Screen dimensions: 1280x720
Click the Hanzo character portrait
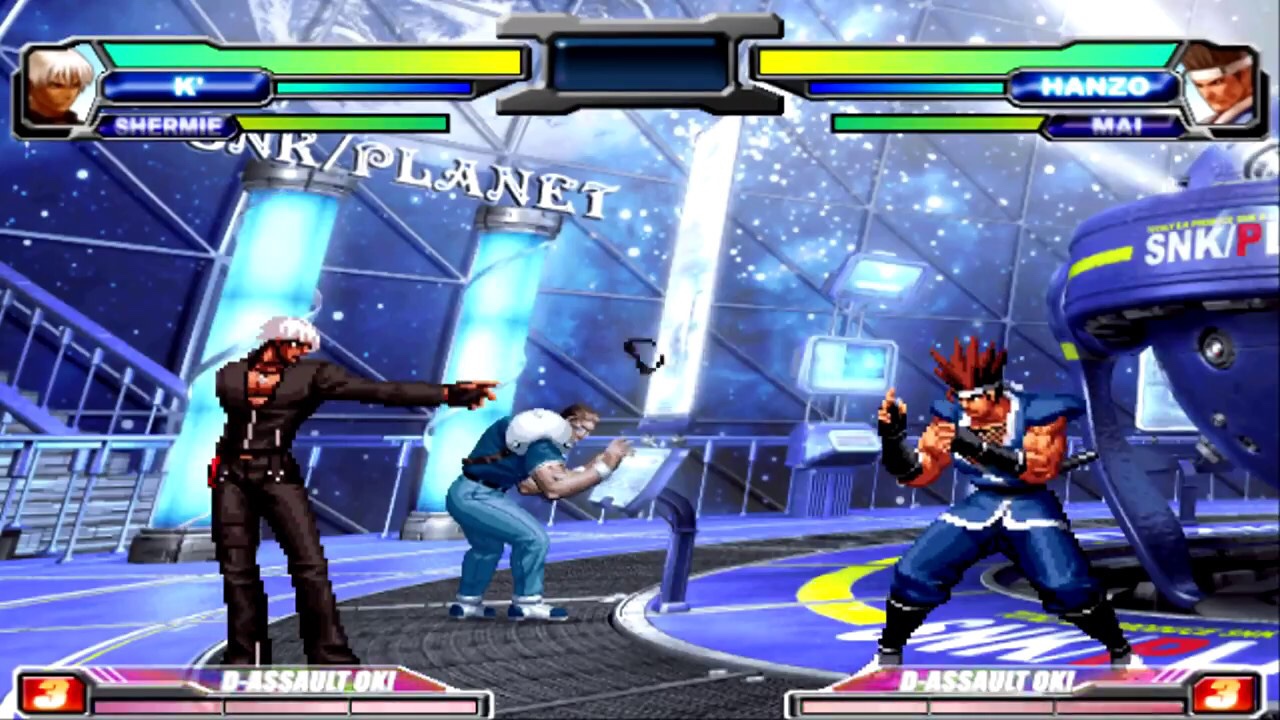tap(1218, 86)
